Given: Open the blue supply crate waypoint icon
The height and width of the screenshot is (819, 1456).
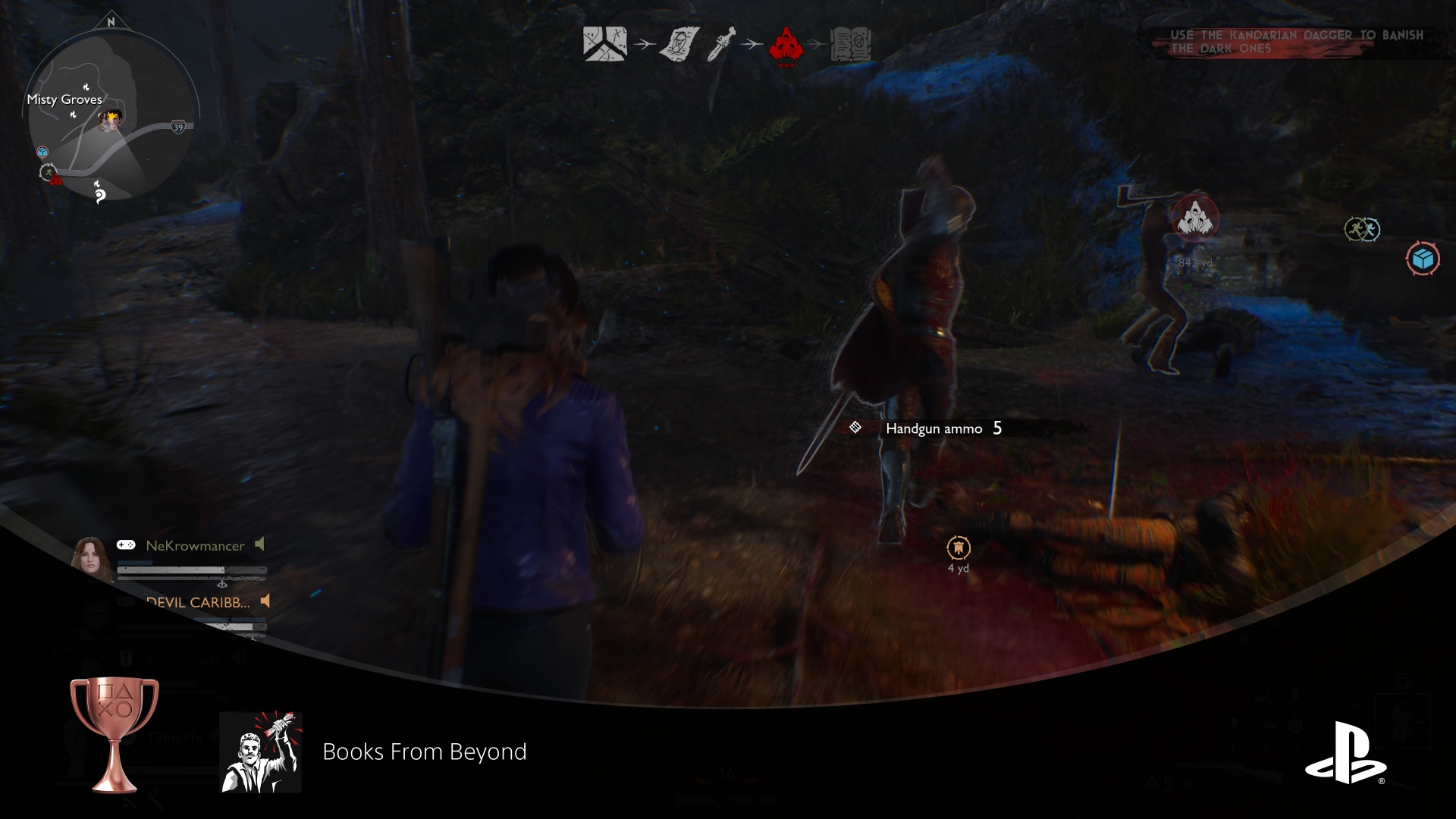Looking at the screenshot, I should pyautogui.click(x=1424, y=259).
